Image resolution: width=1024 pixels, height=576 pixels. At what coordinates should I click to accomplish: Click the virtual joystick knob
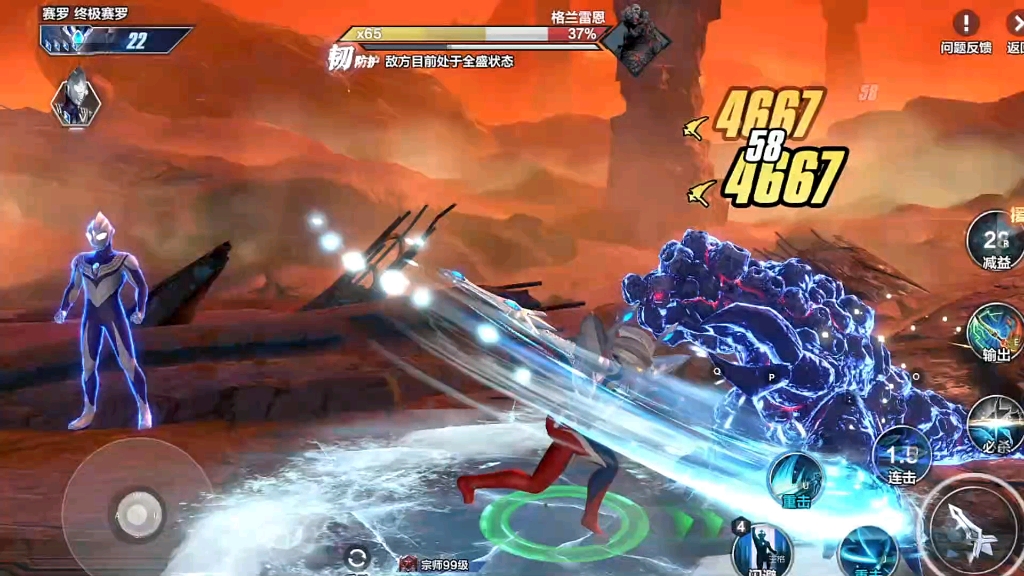(x=138, y=514)
